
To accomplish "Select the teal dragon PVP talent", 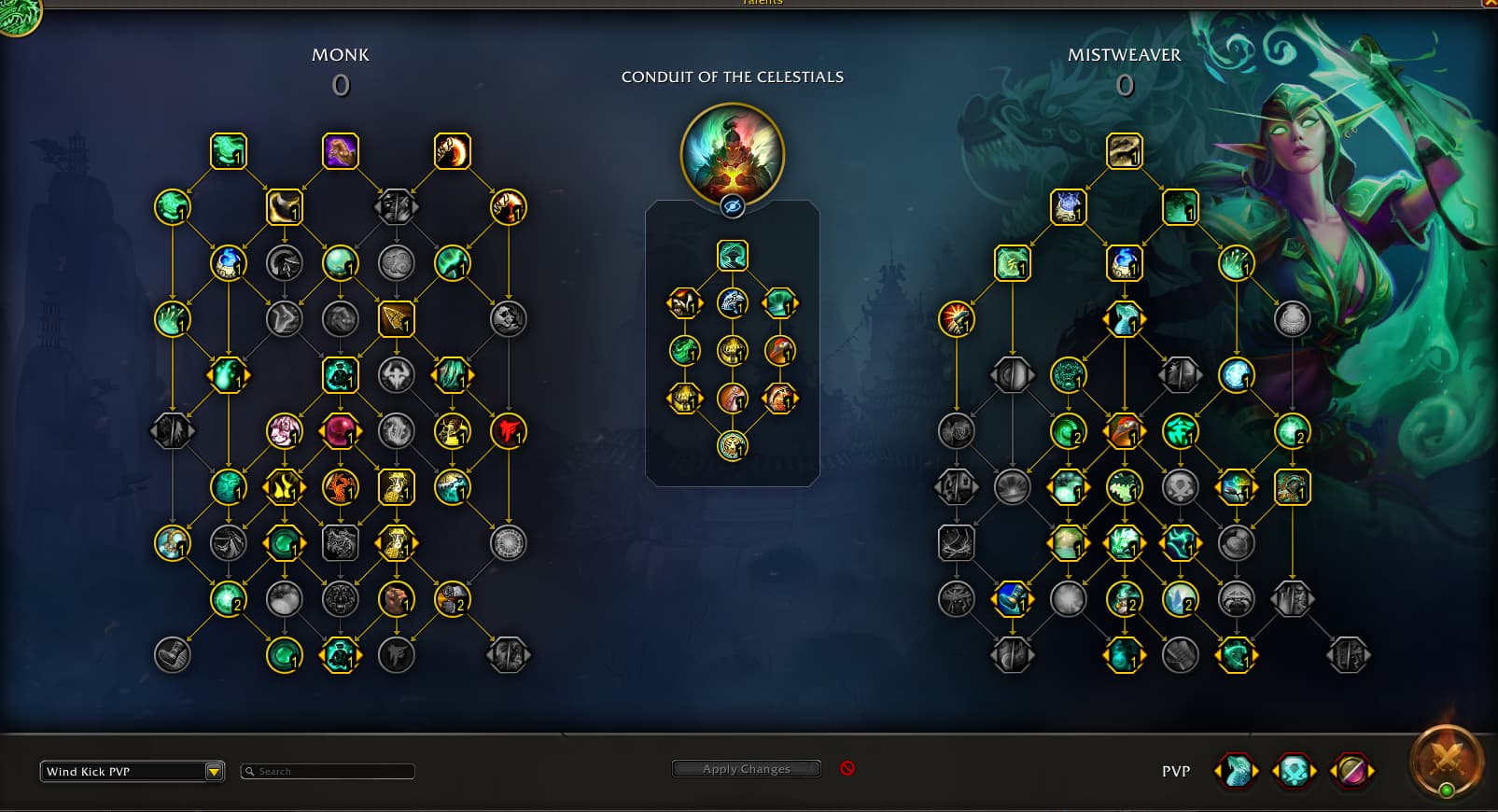I will [1237, 771].
